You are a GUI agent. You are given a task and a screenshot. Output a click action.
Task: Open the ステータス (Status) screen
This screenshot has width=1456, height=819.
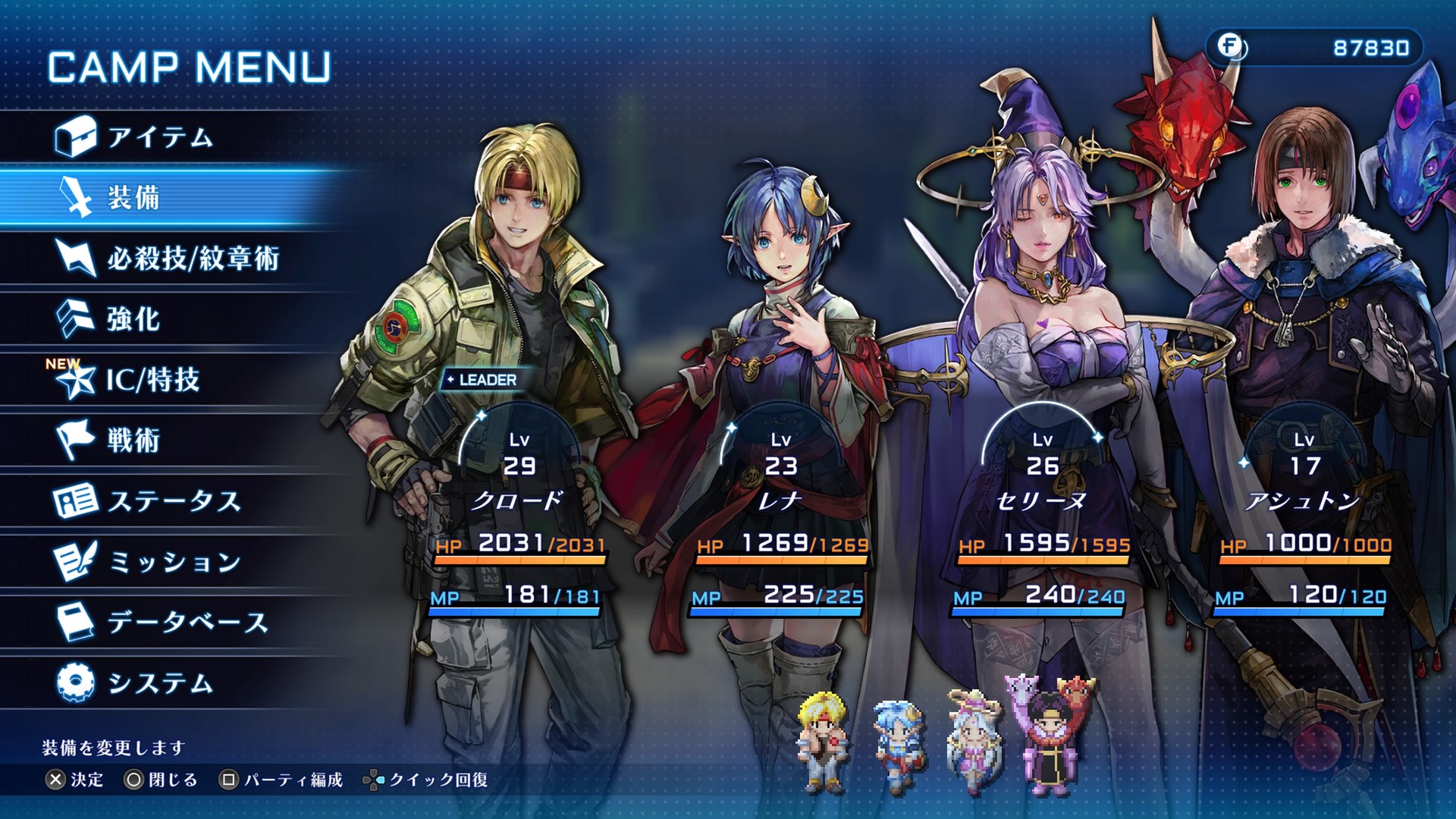click(174, 501)
